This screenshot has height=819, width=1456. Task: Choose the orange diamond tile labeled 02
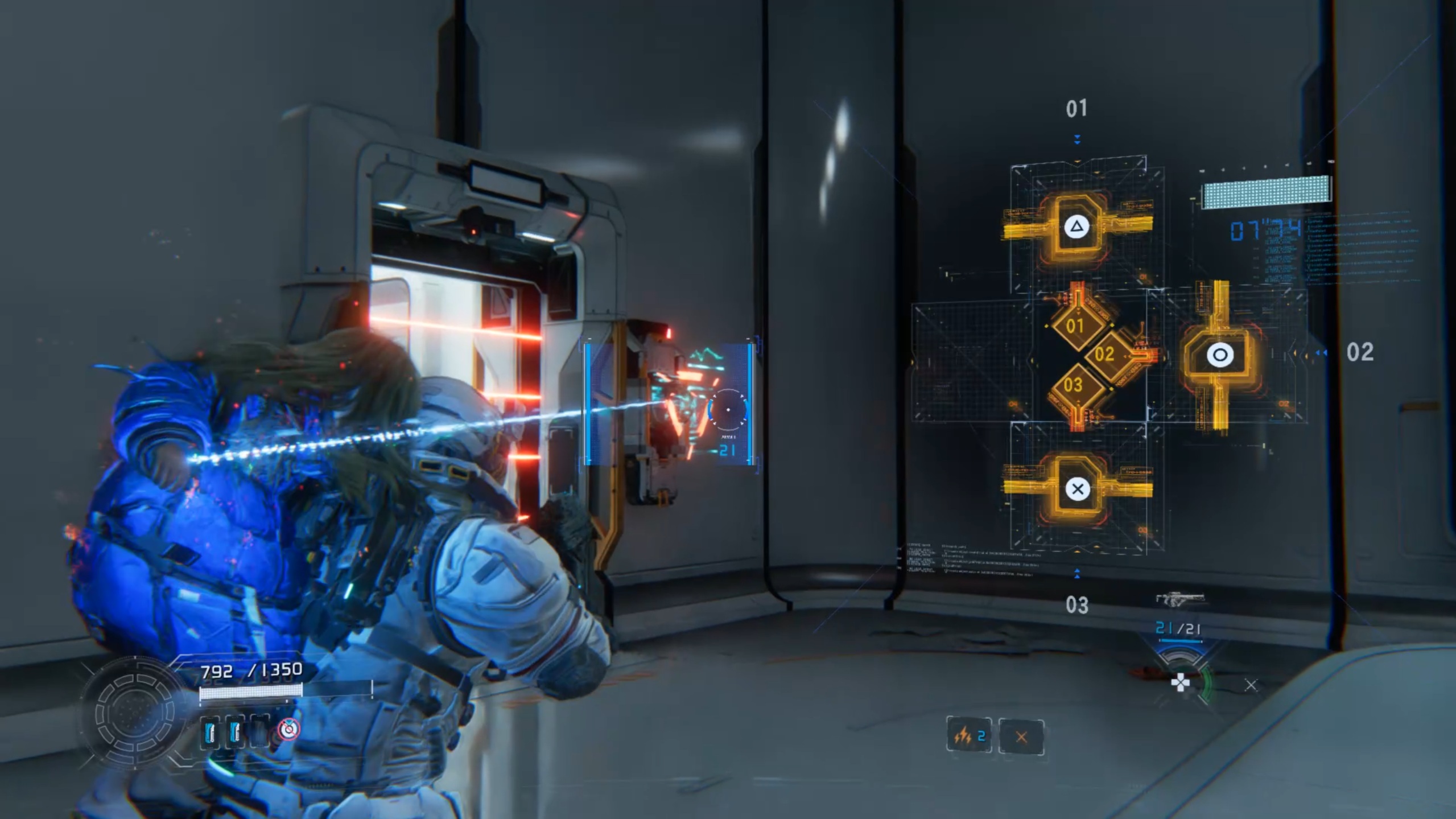pyautogui.click(x=1104, y=354)
